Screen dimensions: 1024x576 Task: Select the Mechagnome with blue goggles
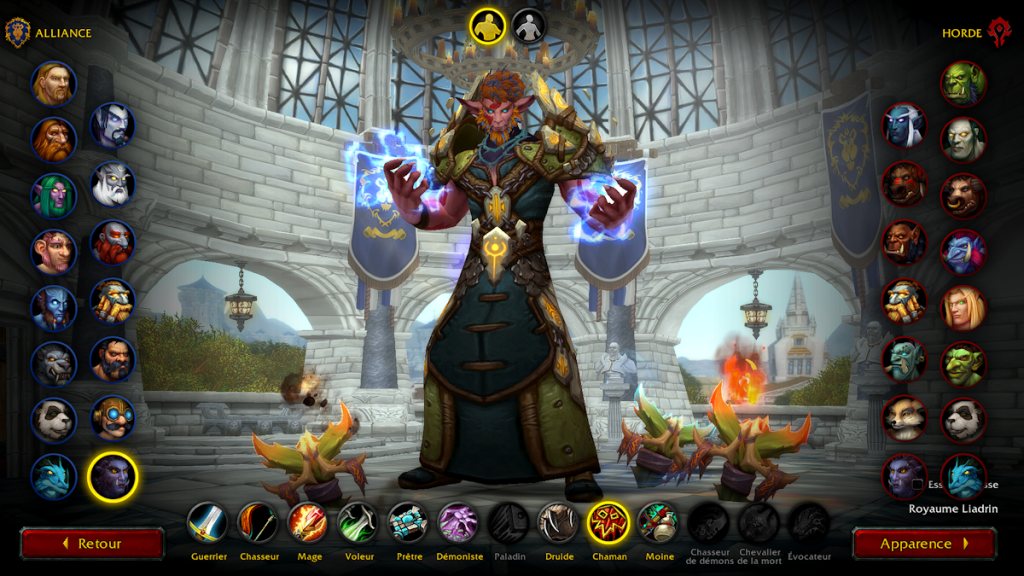(113, 418)
